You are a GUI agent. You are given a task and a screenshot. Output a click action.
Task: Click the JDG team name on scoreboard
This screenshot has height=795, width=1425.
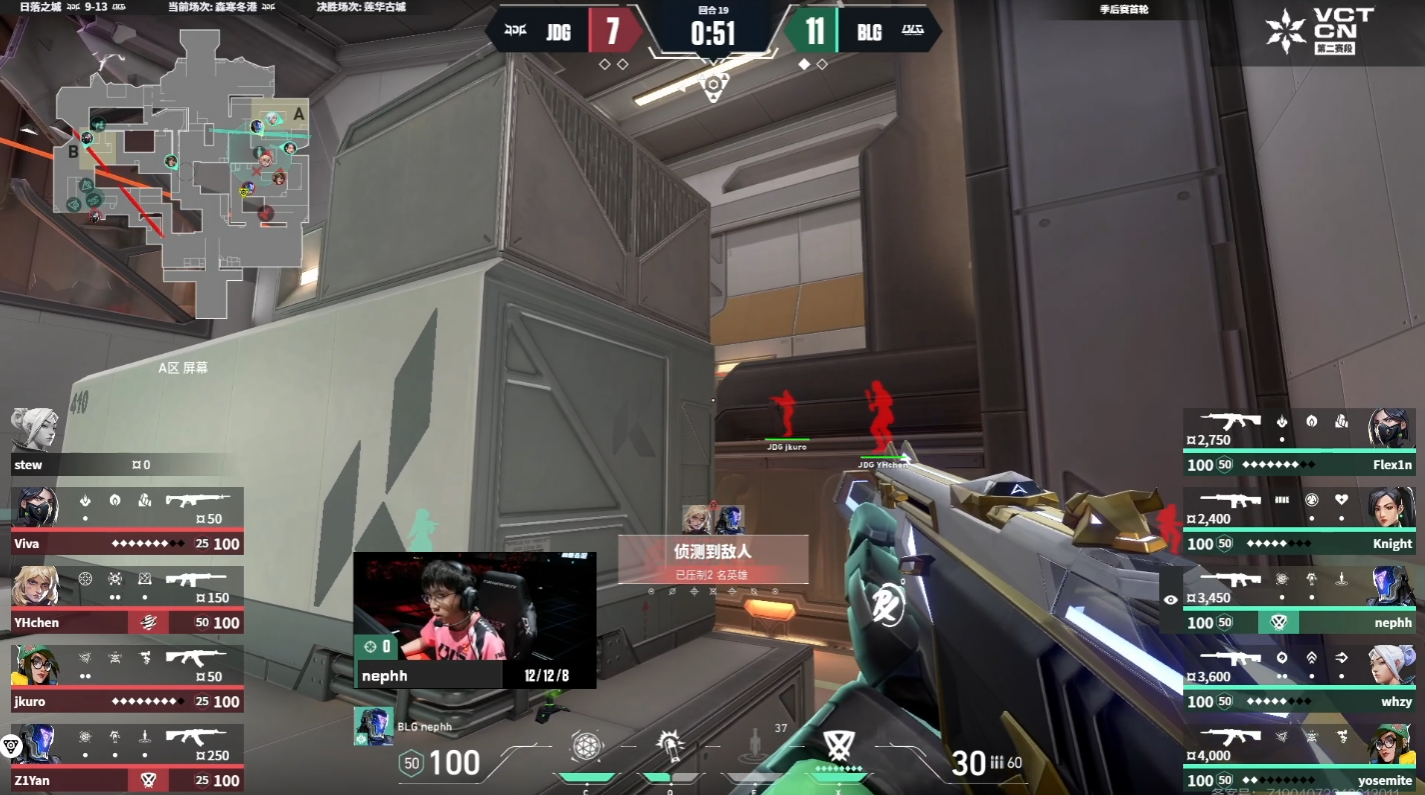[558, 32]
